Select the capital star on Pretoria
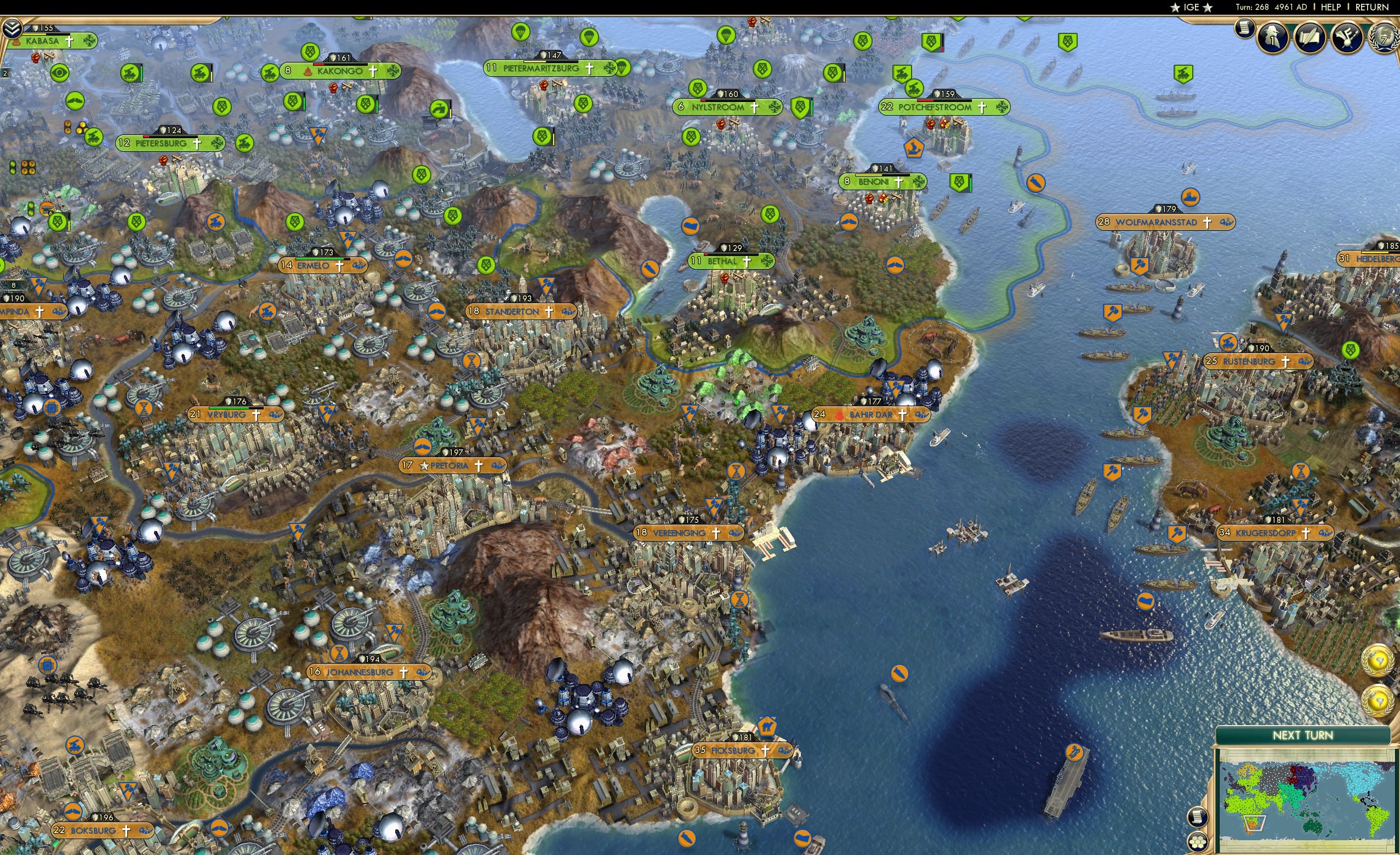The width and height of the screenshot is (1400, 855). (425, 466)
